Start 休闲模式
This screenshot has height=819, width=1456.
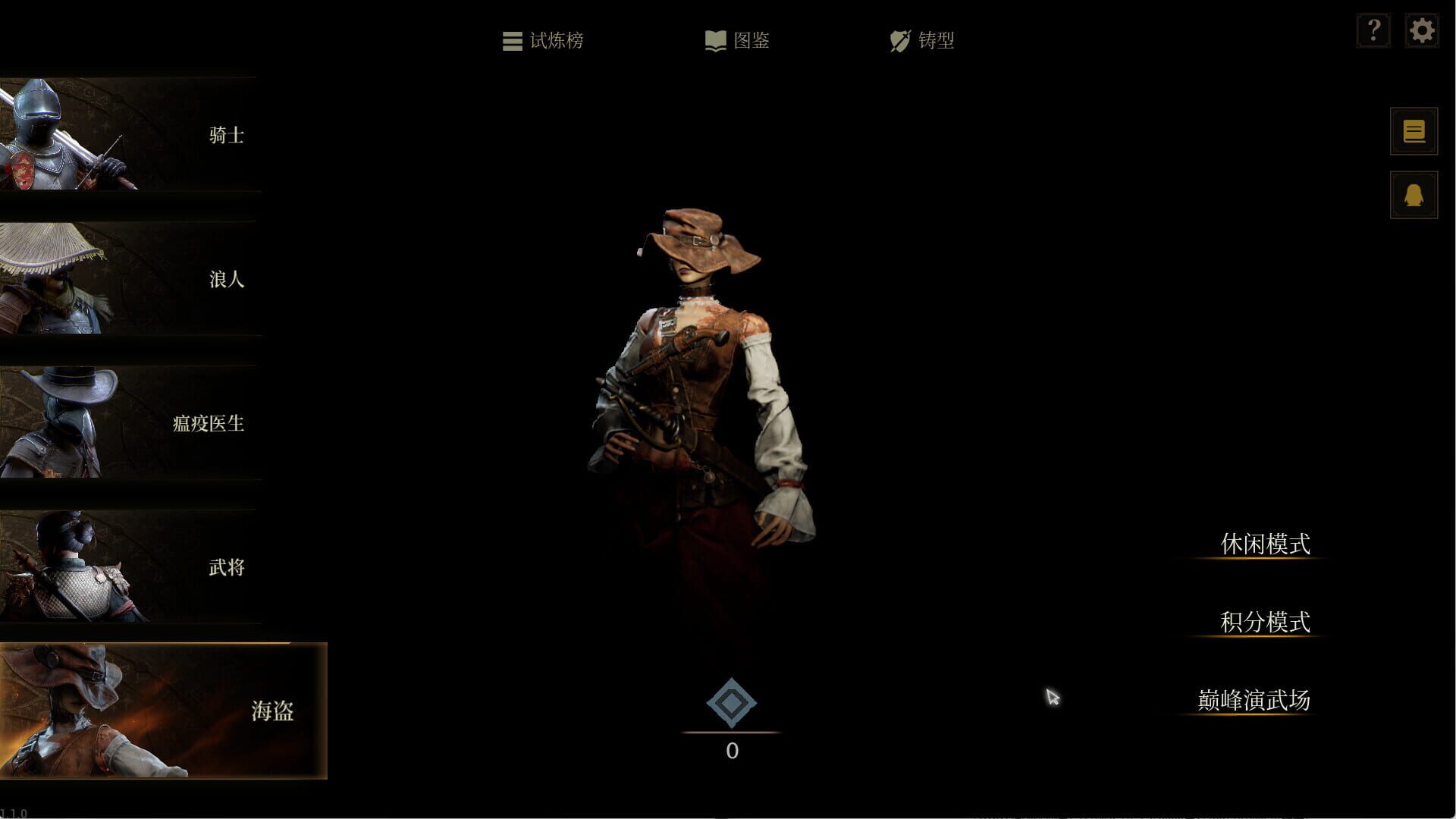[x=1266, y=543]
